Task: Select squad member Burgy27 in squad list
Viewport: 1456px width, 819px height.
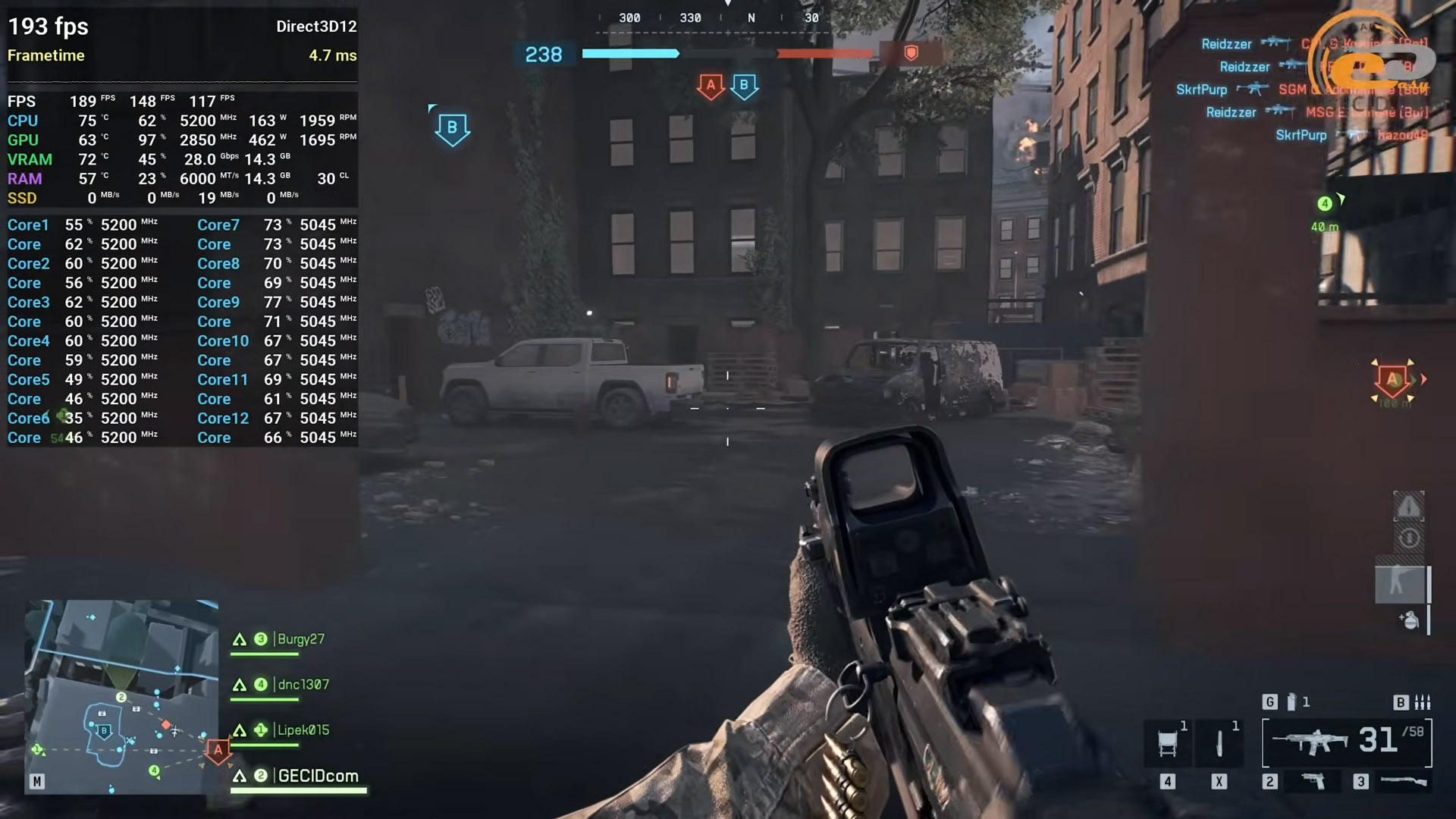Action: click(x=300, y=639)
